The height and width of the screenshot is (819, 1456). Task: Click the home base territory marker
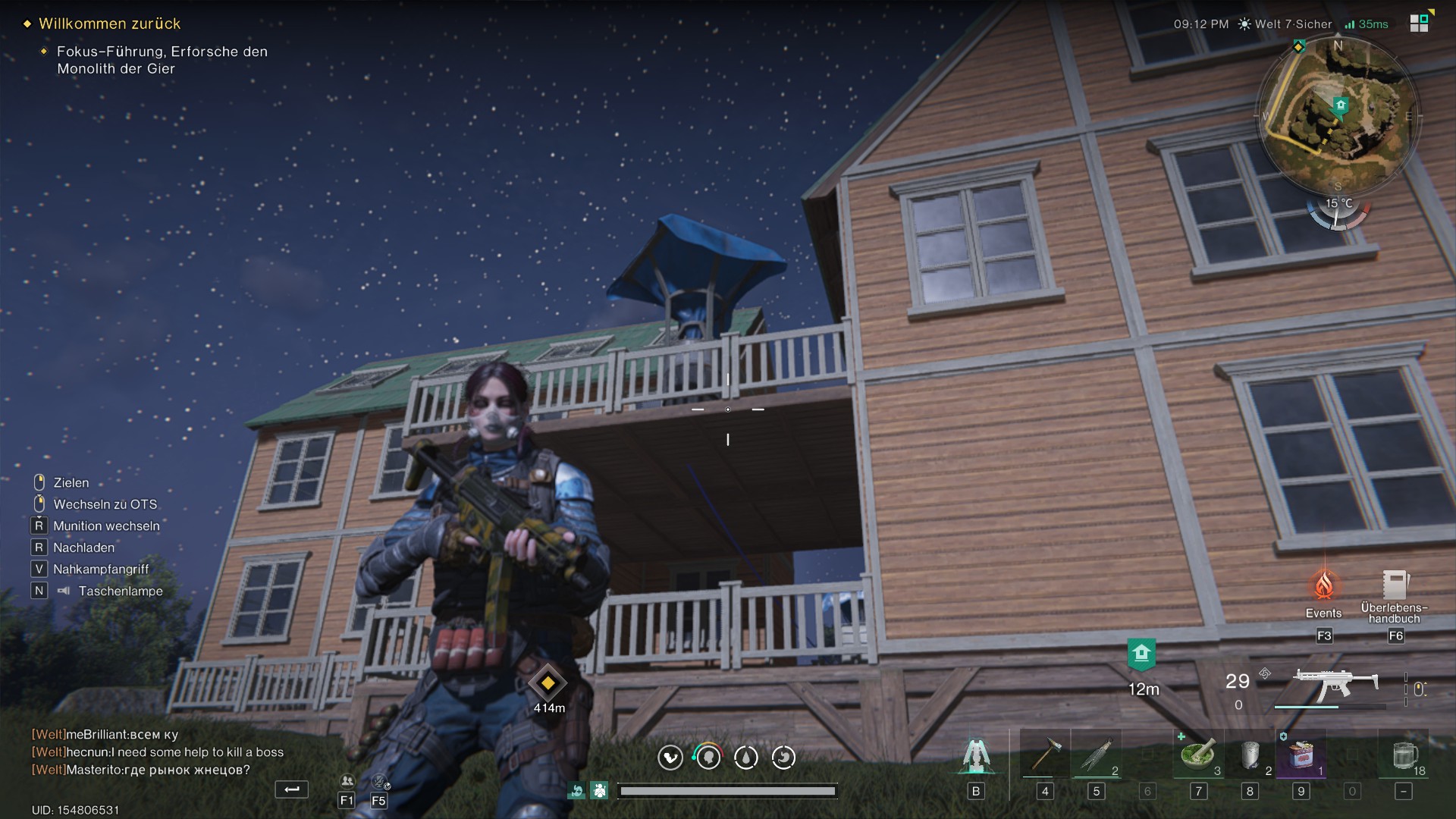pos(1141,654)
